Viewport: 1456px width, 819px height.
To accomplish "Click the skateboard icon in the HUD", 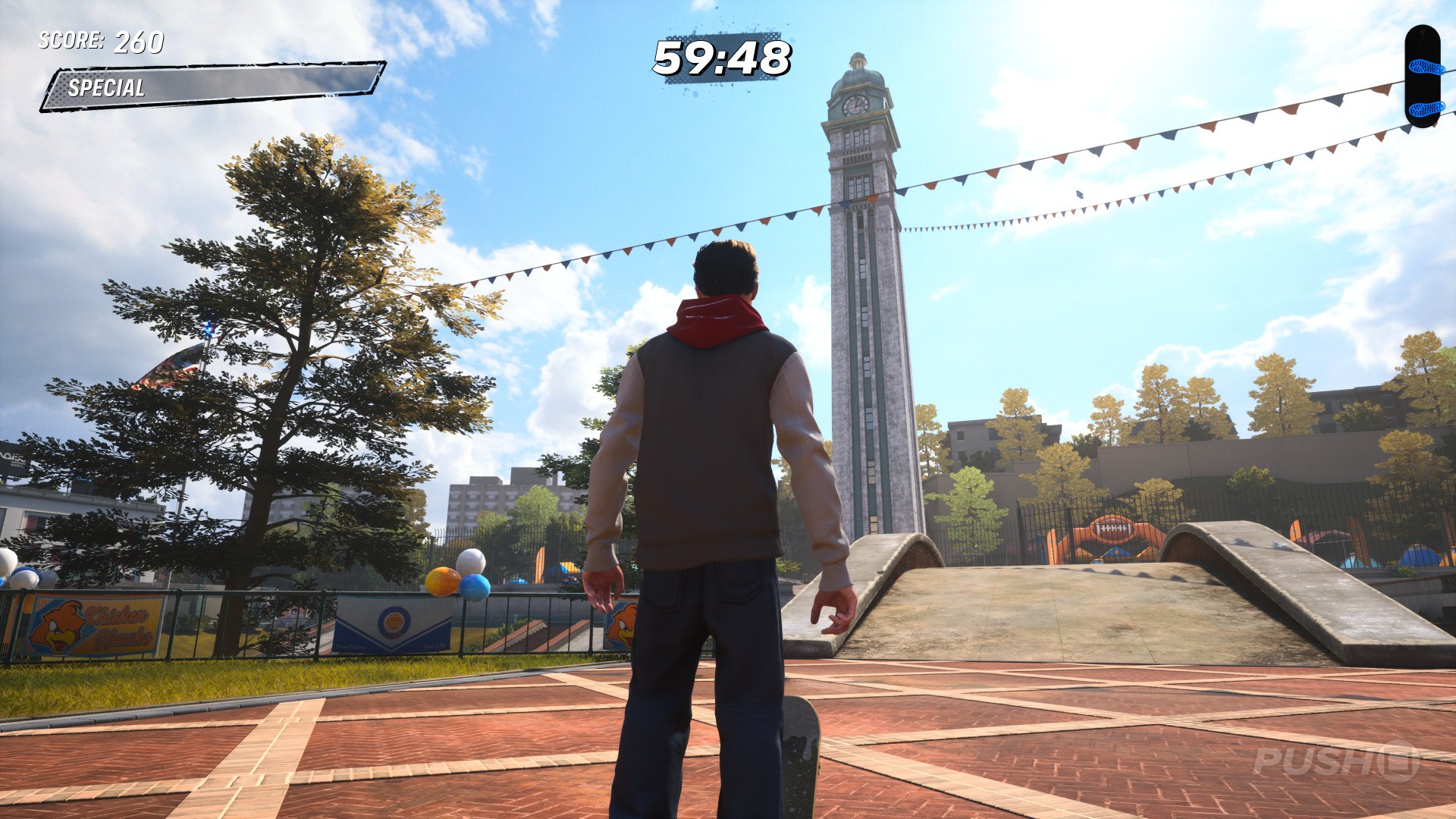I will click(1425, 76).
